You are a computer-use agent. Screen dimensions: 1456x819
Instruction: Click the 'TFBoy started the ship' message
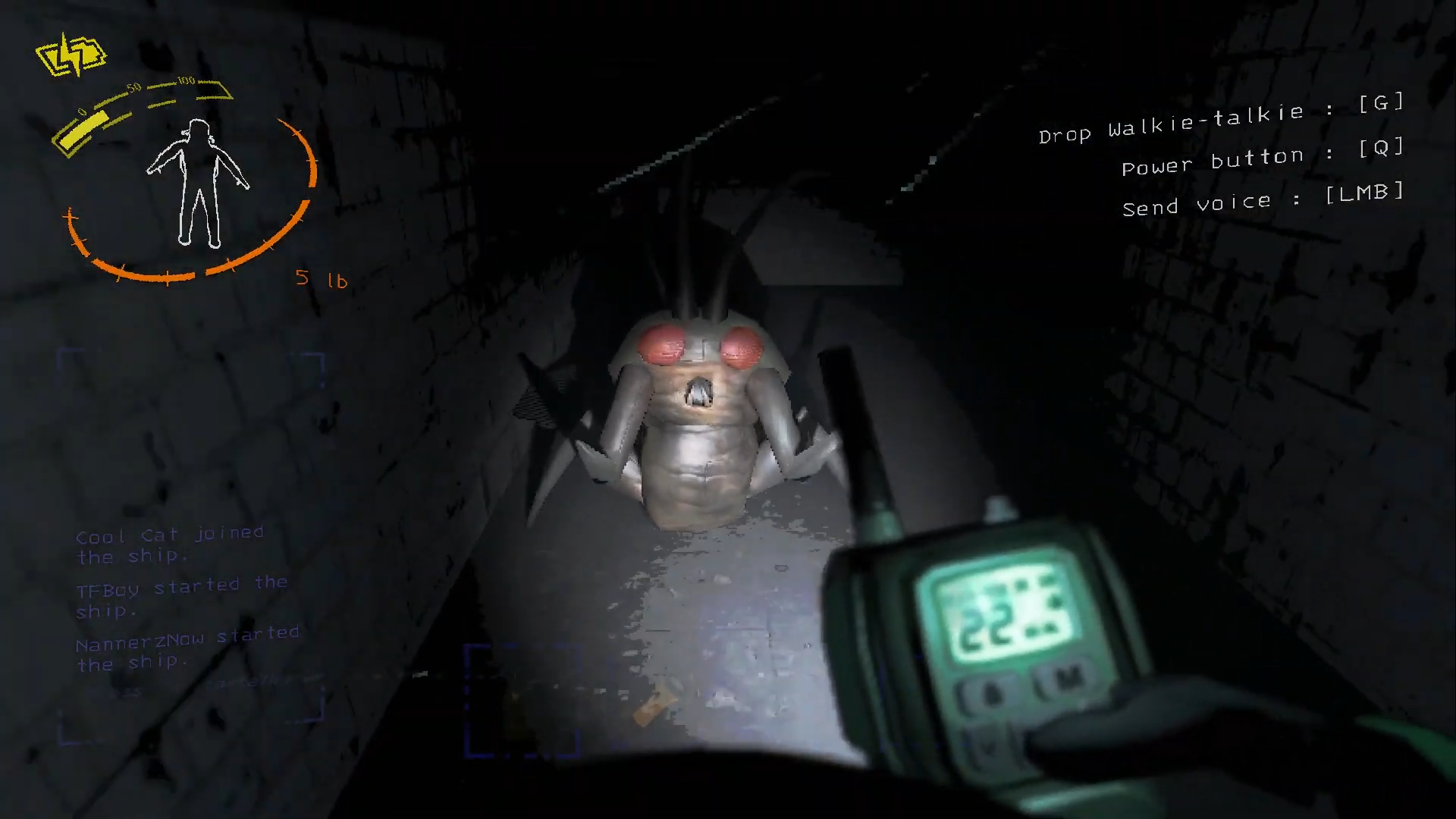180,595
